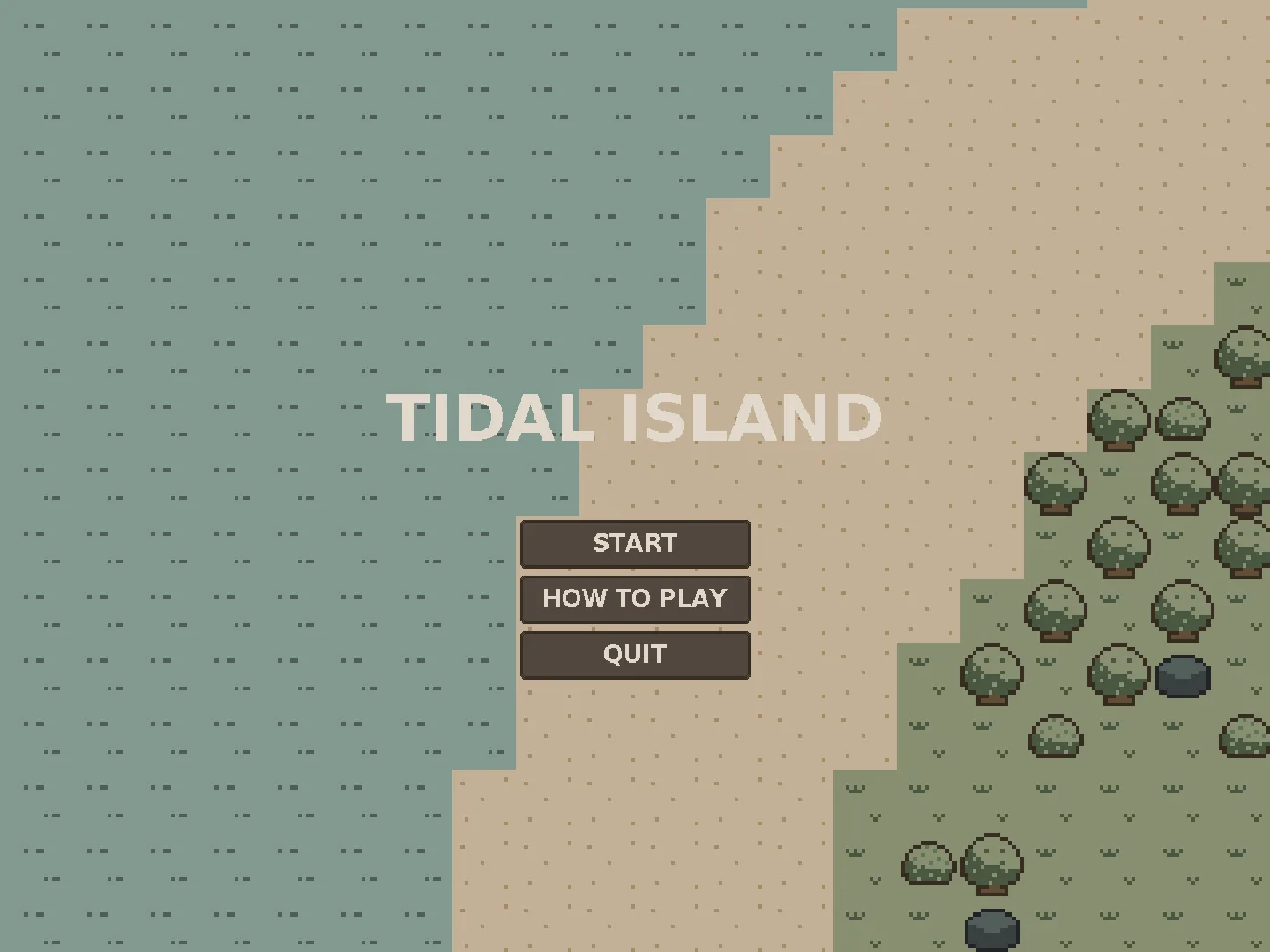Screen dimensions: 1270x952
Task: Click the space between START and HOW TO PLAY
Action: [x=634, y=572]
